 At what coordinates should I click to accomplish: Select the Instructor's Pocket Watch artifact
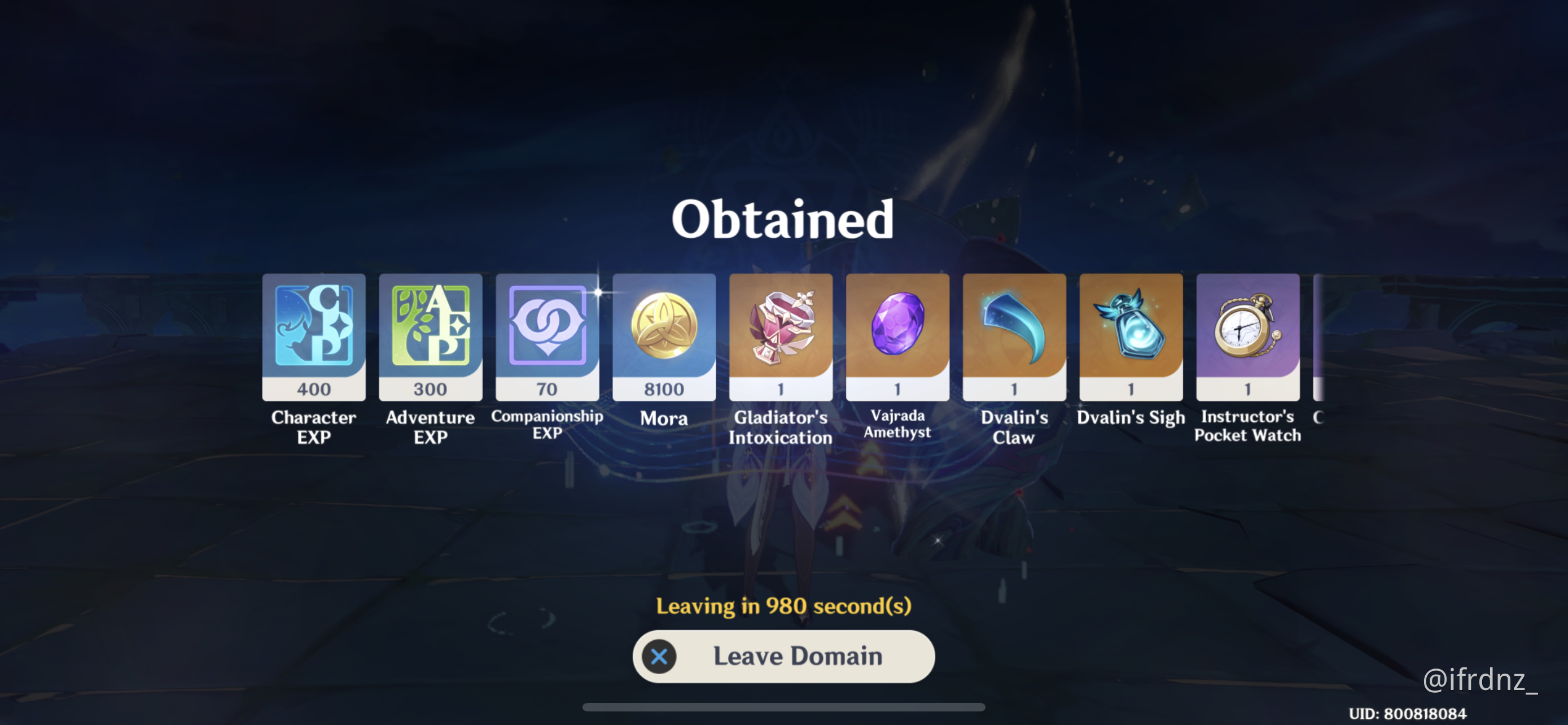pyautogui.click(x=1247, y=326)
